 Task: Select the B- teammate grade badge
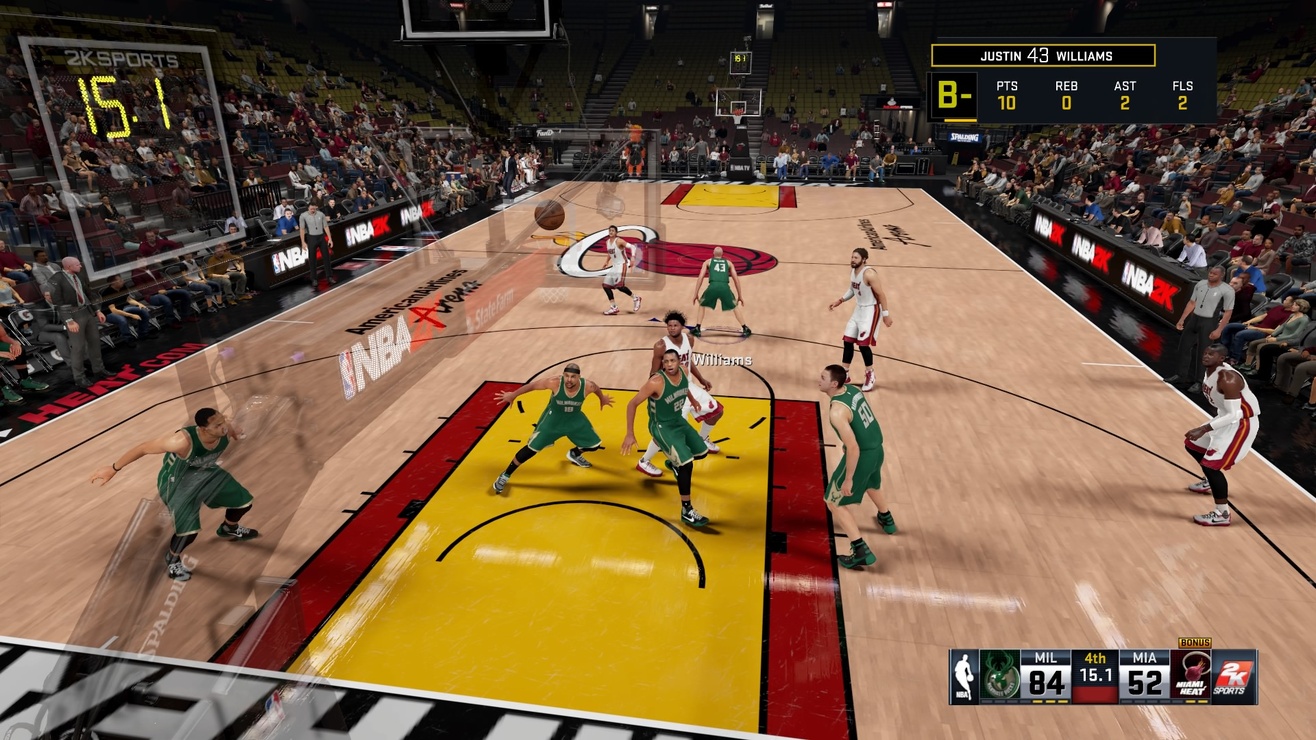click(954, 95)
